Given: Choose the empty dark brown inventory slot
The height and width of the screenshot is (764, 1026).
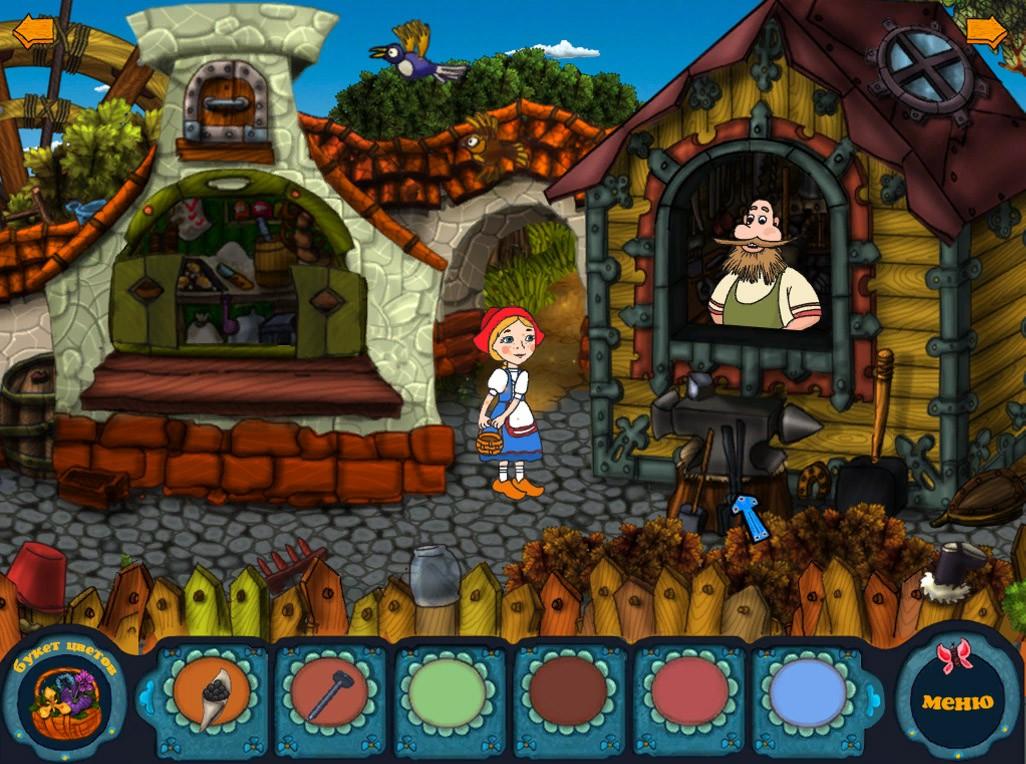Looking at the screenshot, I should pyautogui.click(x=568, y=692).
